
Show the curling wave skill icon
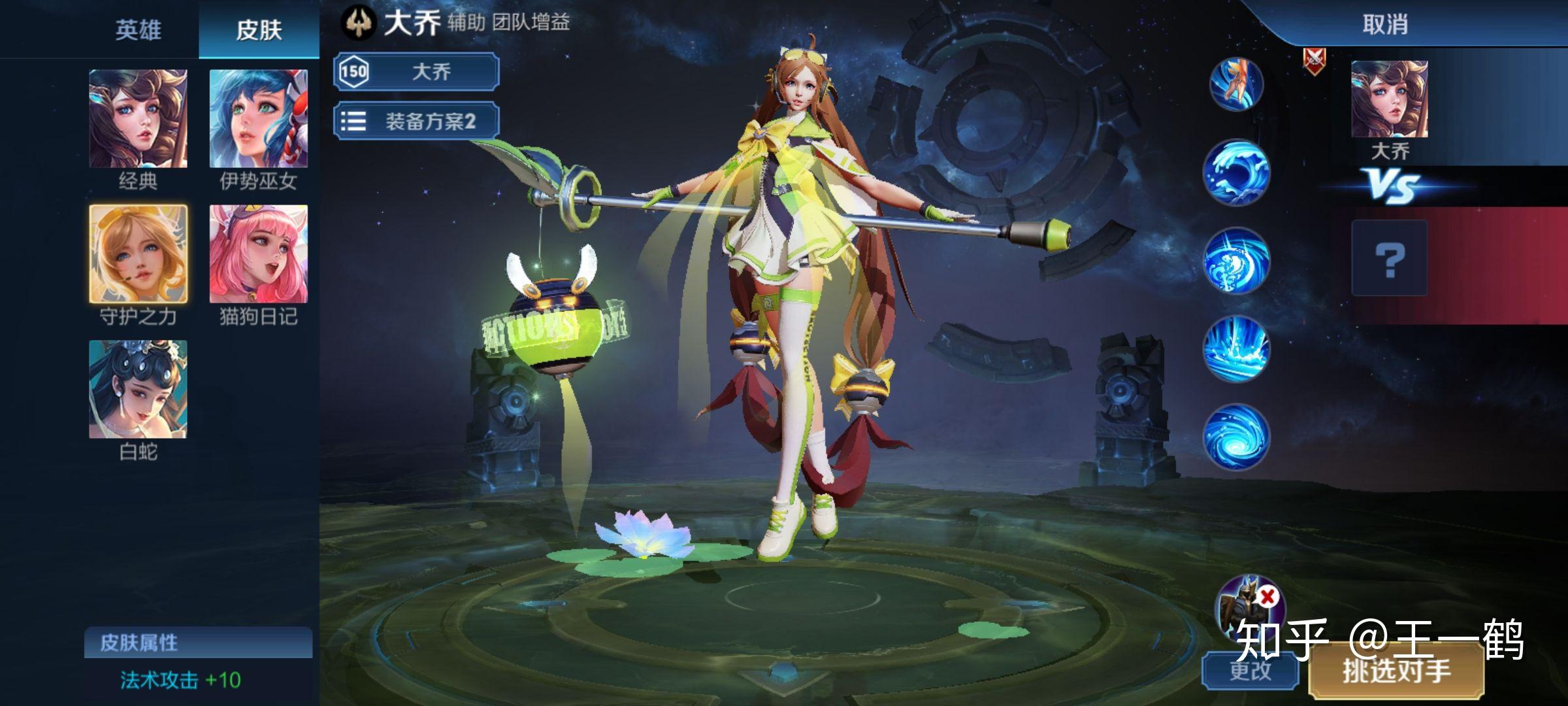pyautogui.click(x=1235, y=173)
